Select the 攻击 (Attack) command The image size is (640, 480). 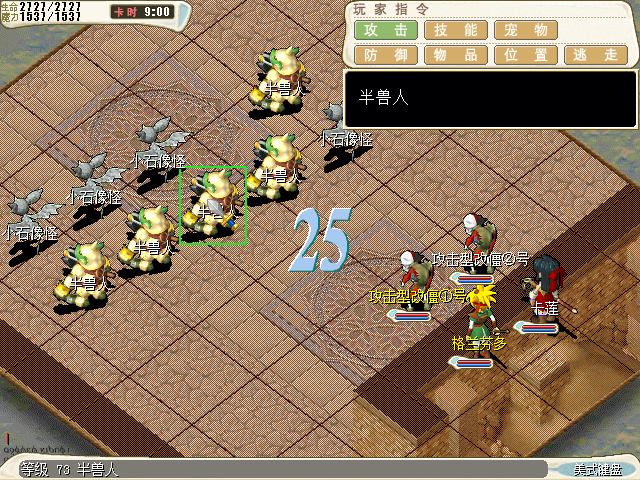(384, 30)
